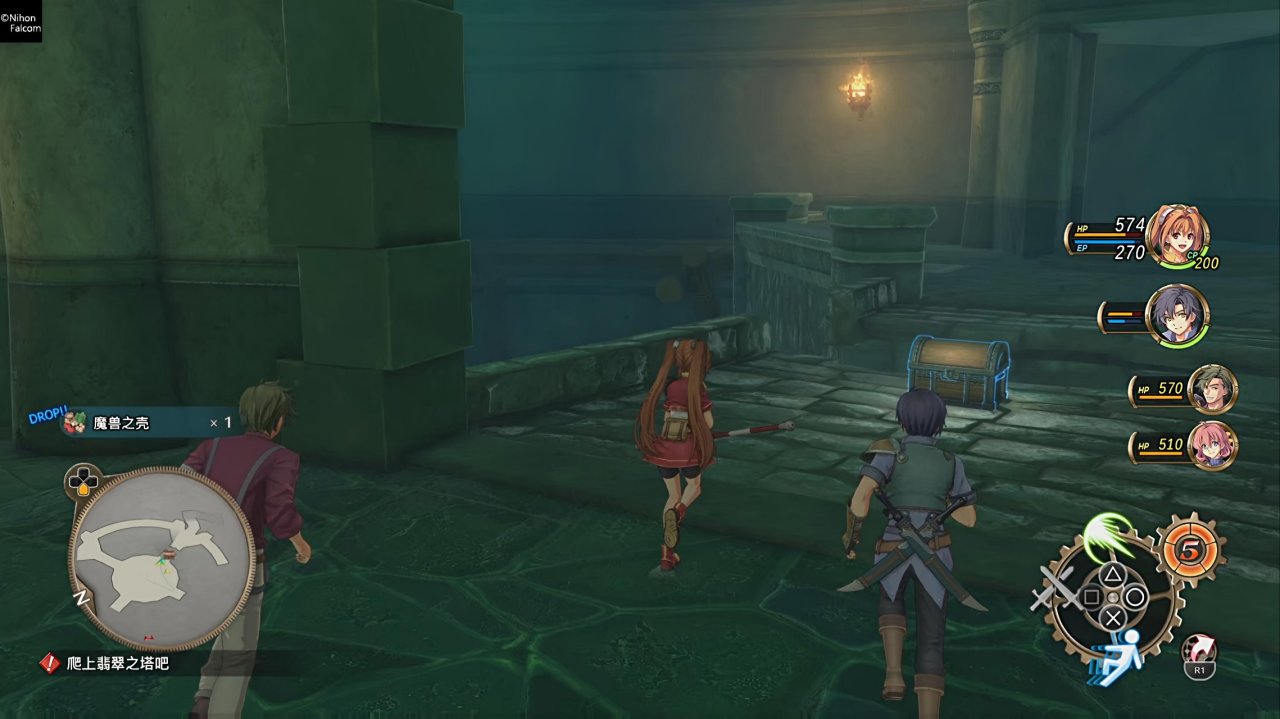This screenshot has height=719, width=1280.
Task: Open the circular minimap
Action: click(x=160, y=558)
